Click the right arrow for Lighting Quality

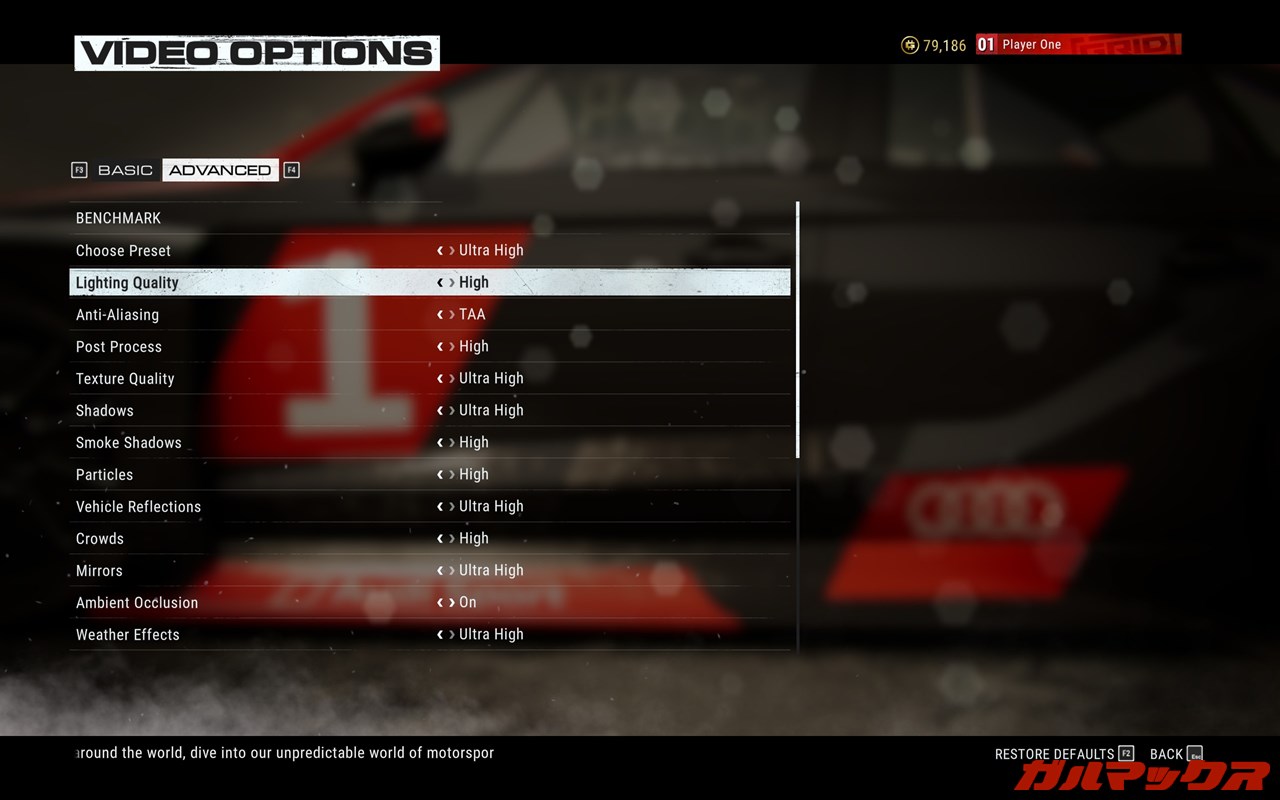pos(452,283)
